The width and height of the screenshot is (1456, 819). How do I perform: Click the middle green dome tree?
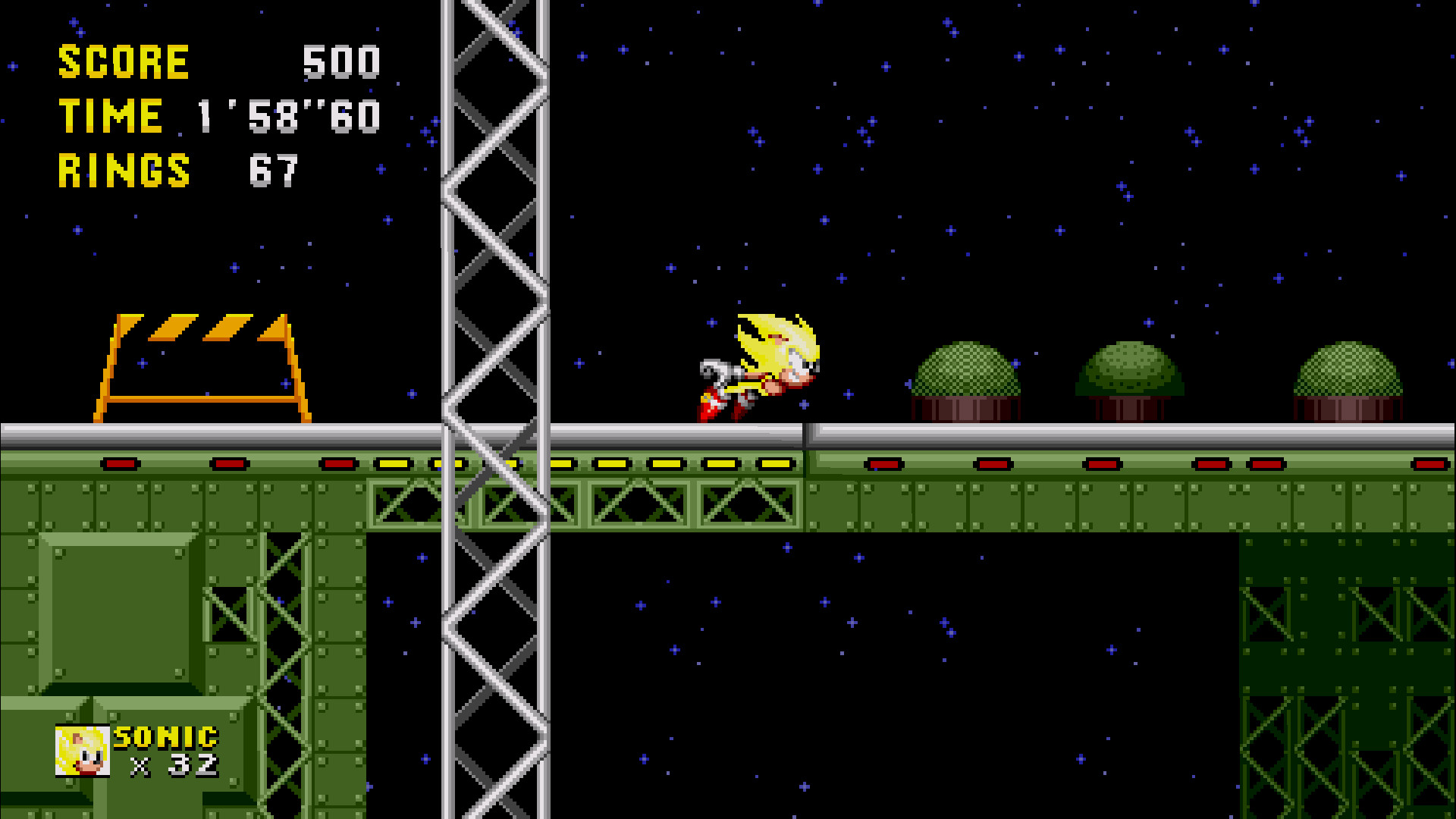1130,375
